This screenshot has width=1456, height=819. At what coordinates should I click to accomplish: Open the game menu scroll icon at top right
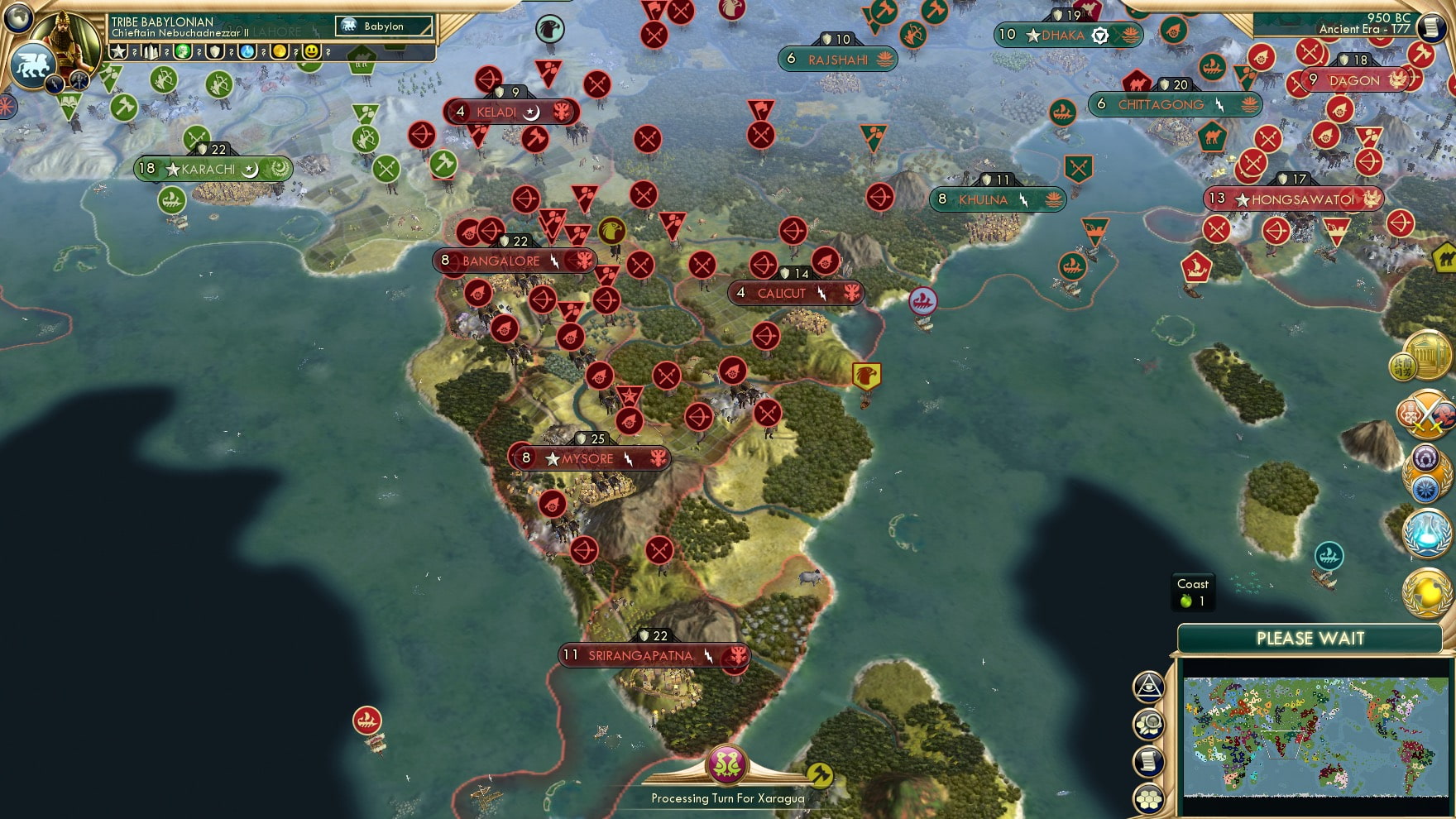pos(1429,27)
